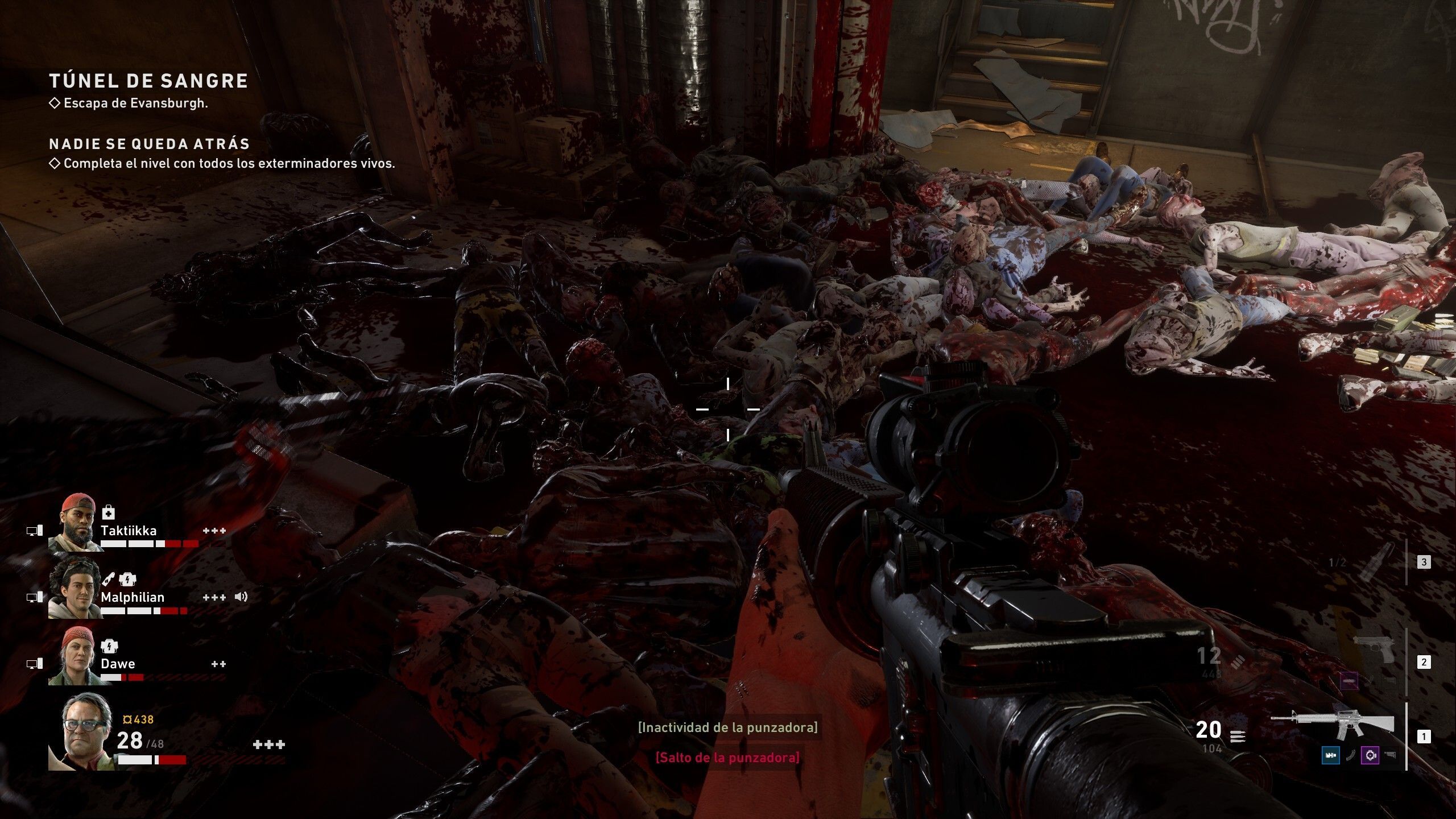
Task: Open the Túnel de Sangre objective tracker
Action: tap(148, 81)
